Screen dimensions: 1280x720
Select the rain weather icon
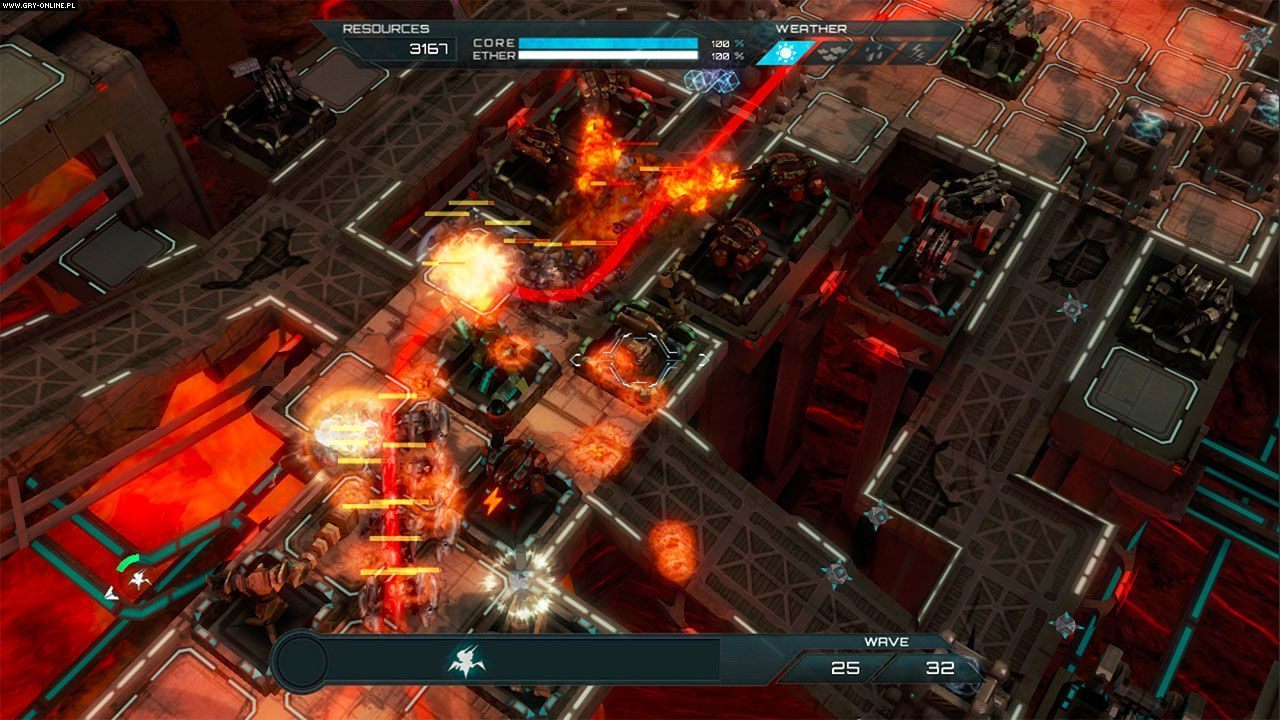pyautogui.click(x=879, y=53)
